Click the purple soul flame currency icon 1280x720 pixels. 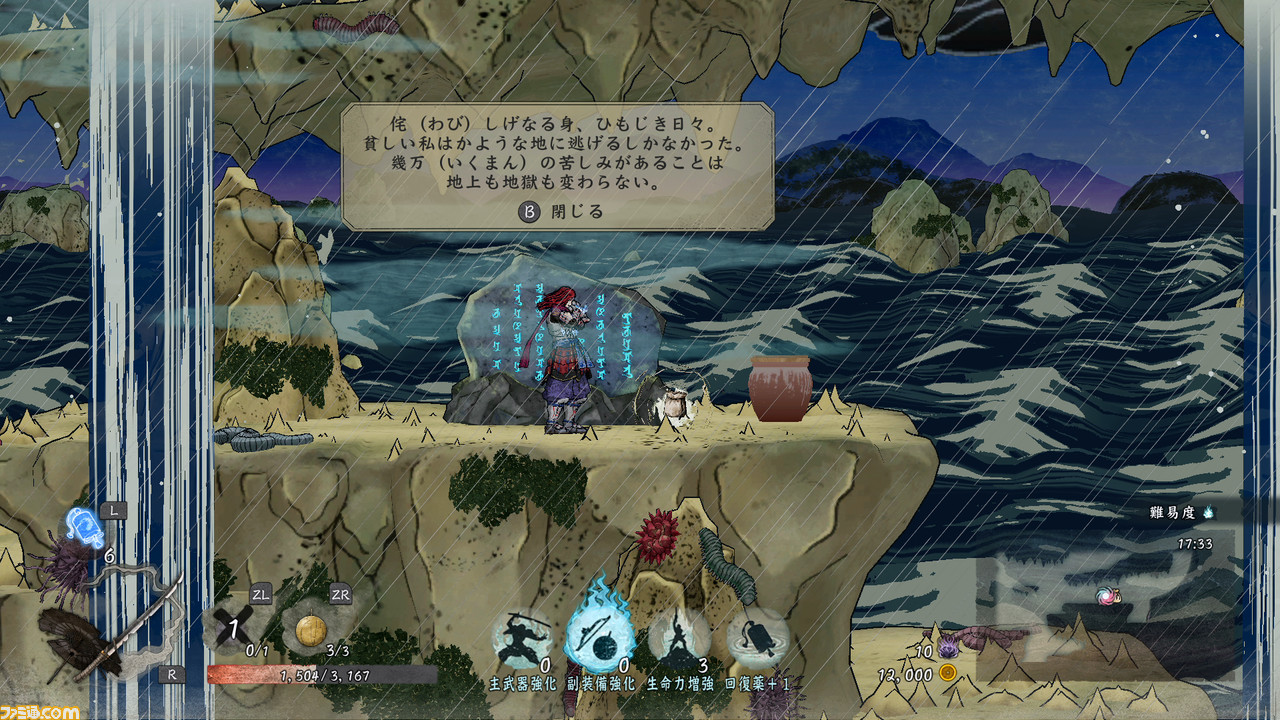click(x=948, y=651)
